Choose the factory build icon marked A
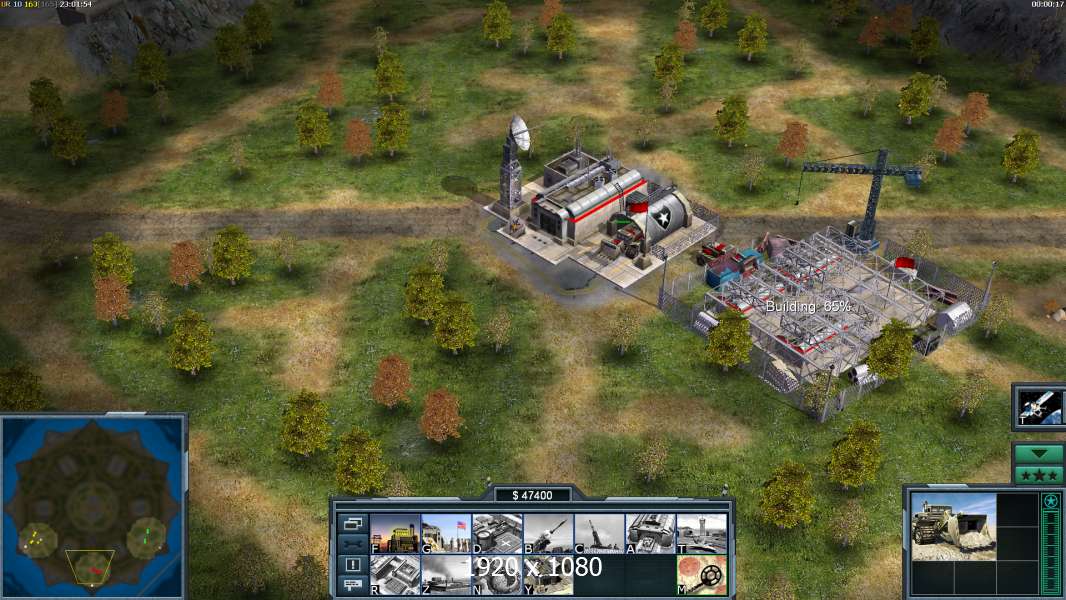The image size is (1066, 600). [650, 533]
